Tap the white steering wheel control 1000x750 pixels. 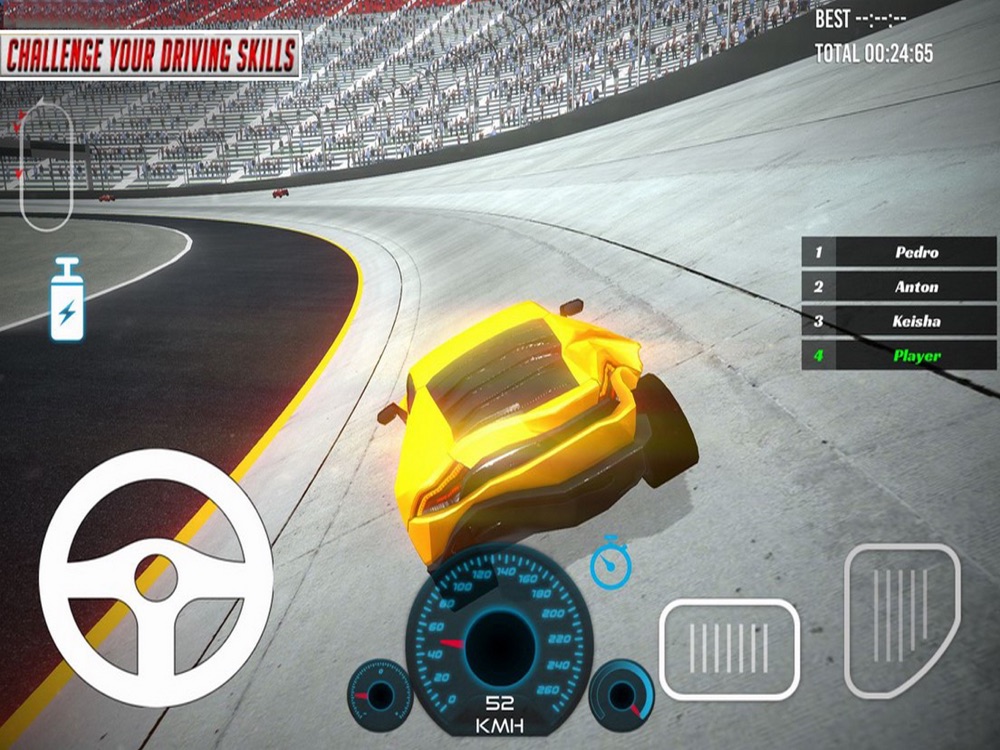[156, 577]
